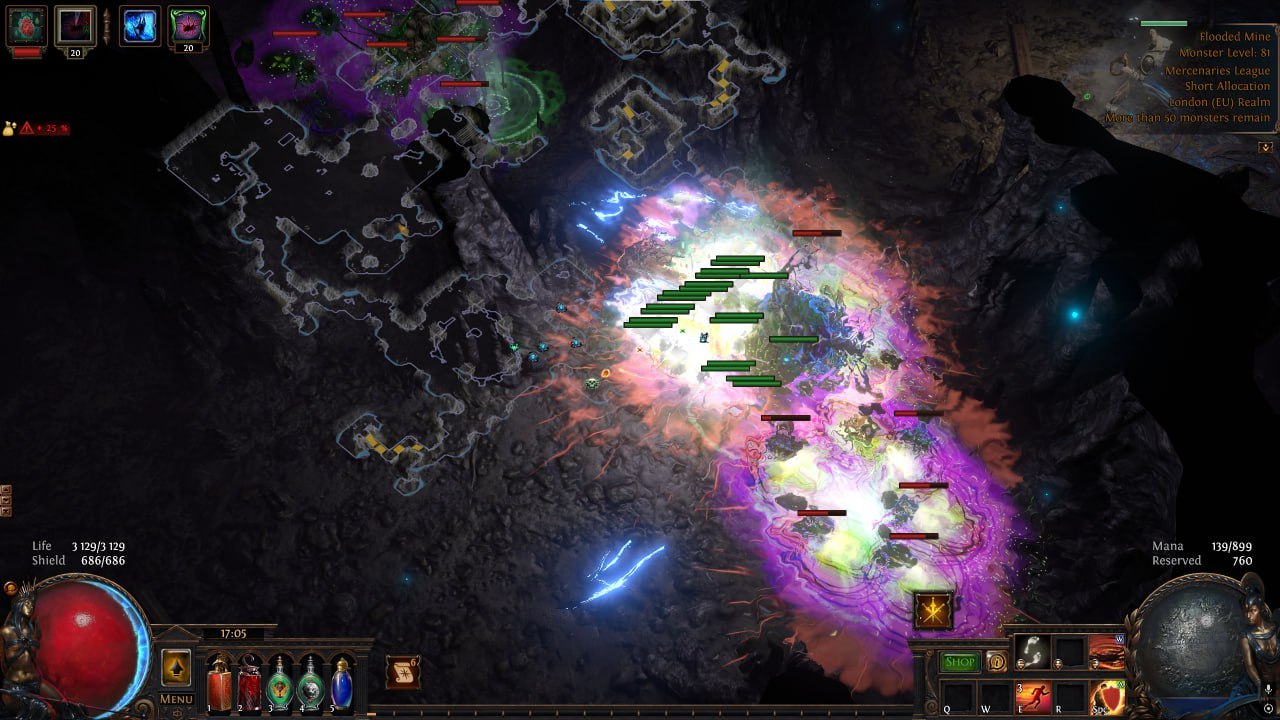This screenshot has width=1280, height=720.
Task: Select the orange swirling skill slot
Action: (1107, 652)
